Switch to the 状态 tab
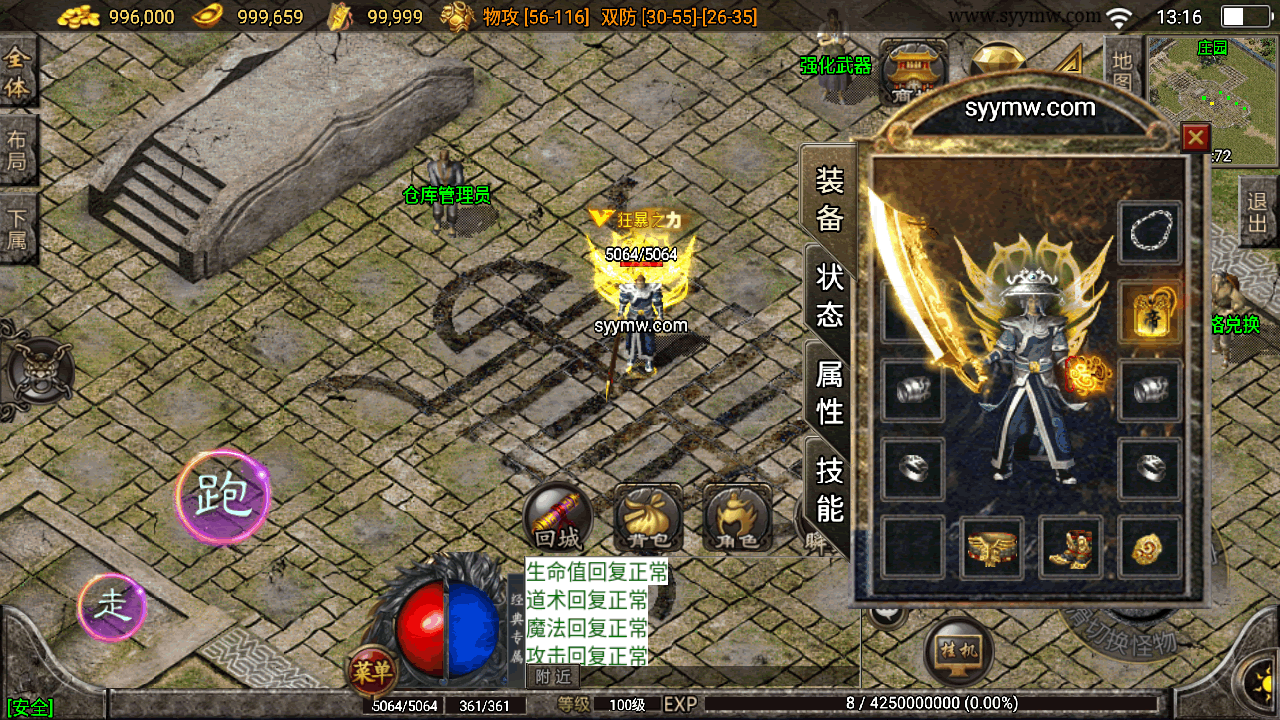The height and width of the screenshot is (720, 1280). [829, 295]
